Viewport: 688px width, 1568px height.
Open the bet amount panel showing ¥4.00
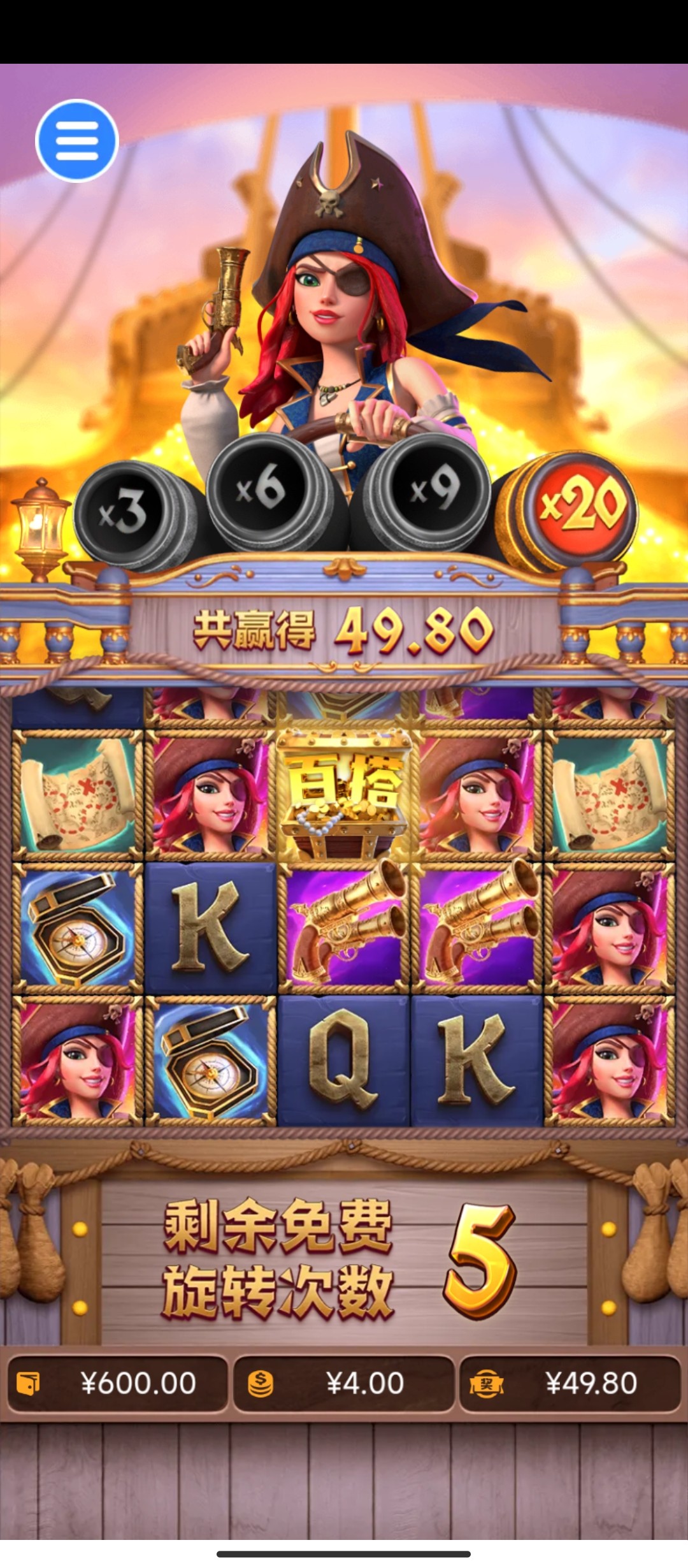(343, 1384)
